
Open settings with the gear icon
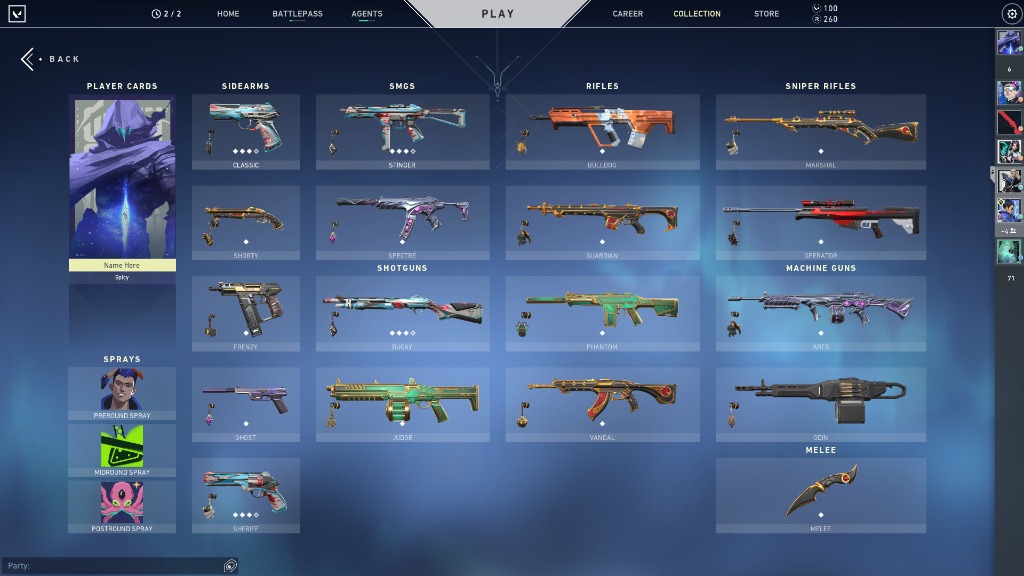pyautogui.click(x=1011, y=14)
